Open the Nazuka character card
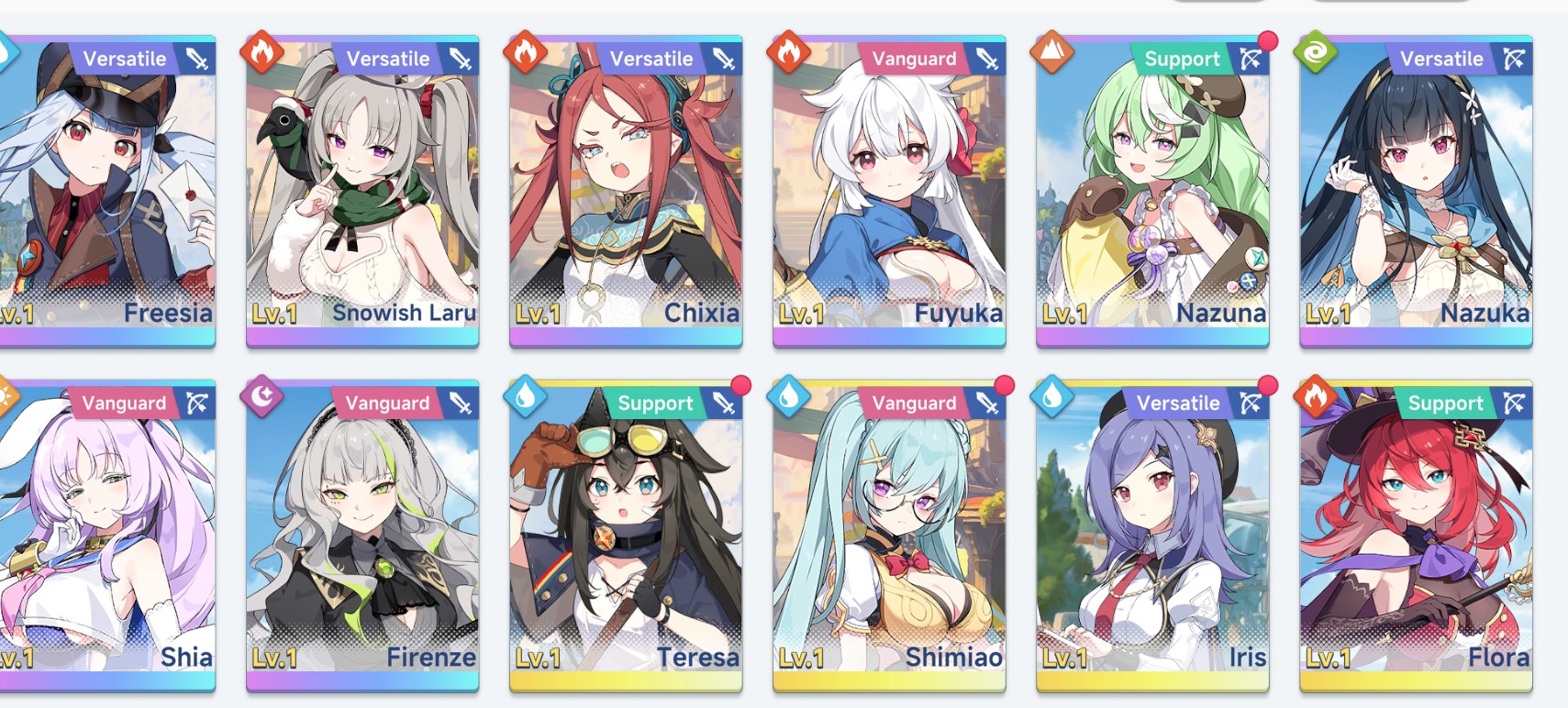 tap(1416, 193)
